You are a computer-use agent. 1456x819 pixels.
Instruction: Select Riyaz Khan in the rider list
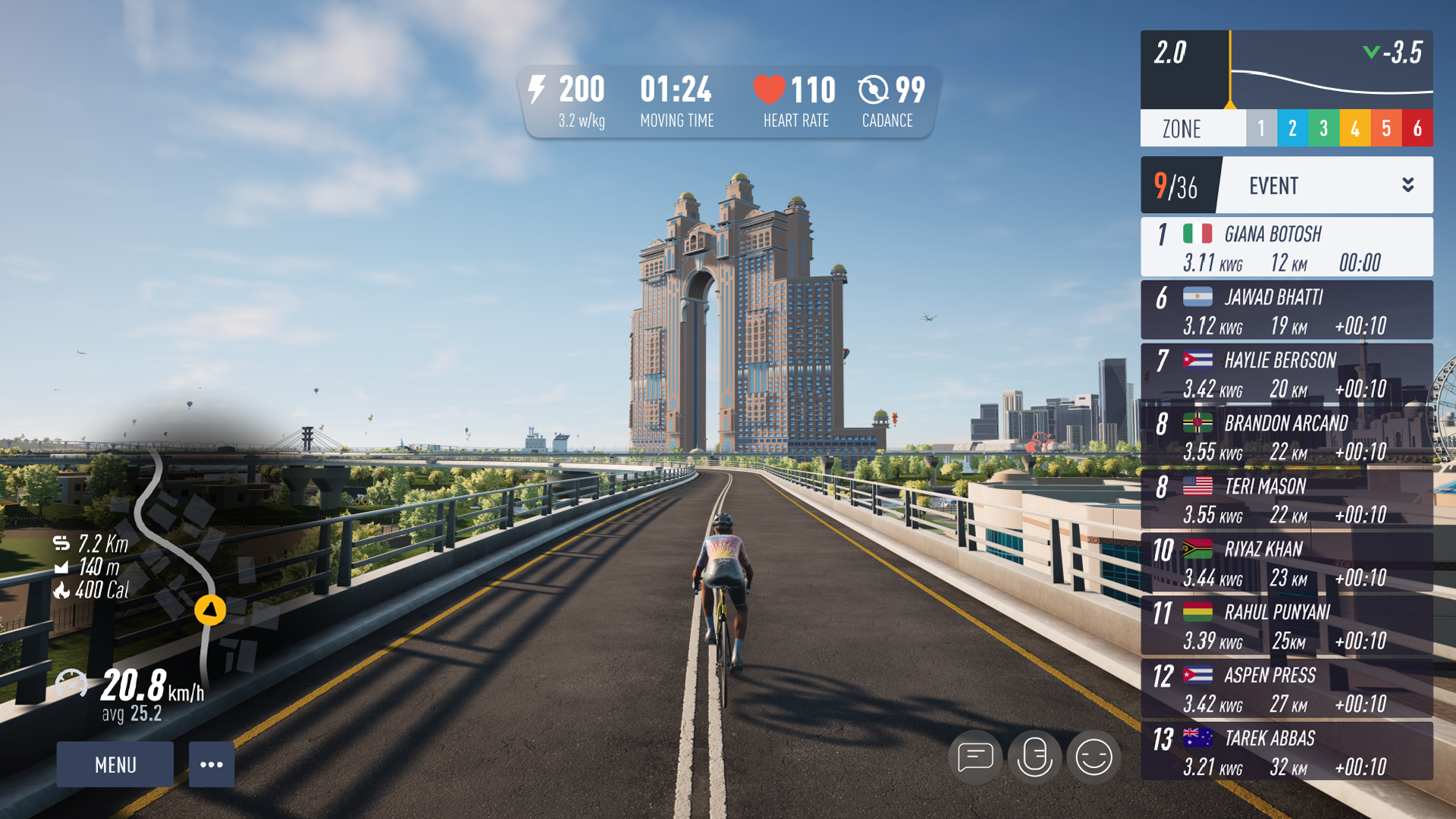click(x=1287, y=562)
